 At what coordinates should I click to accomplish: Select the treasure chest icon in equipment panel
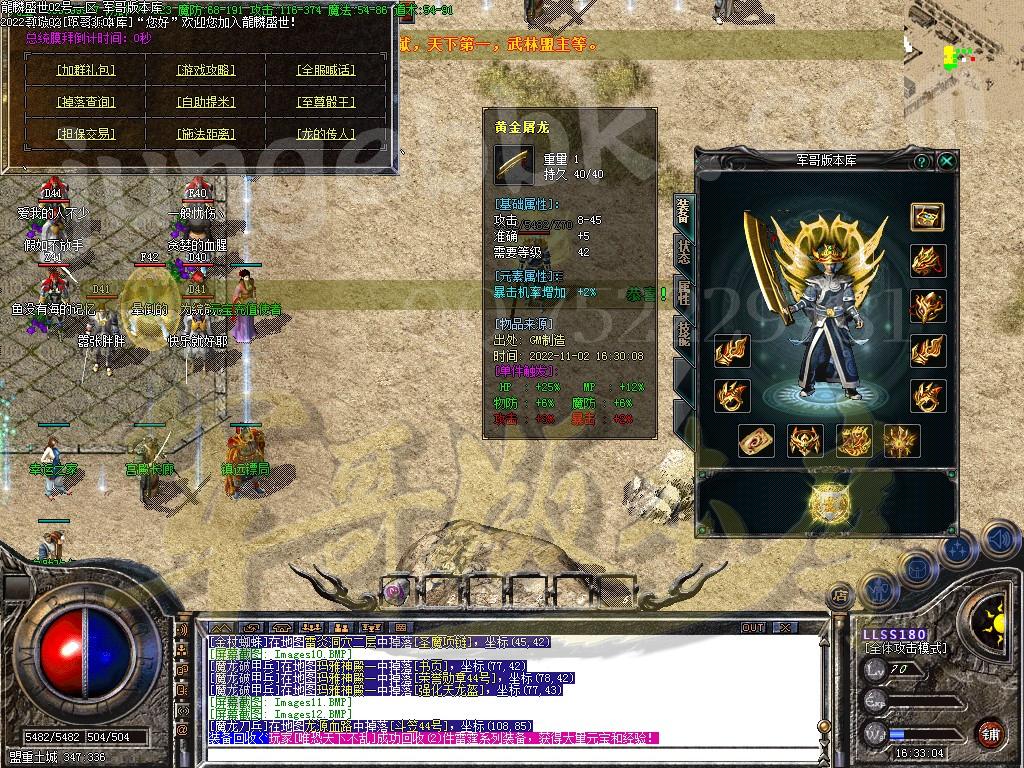927,216
